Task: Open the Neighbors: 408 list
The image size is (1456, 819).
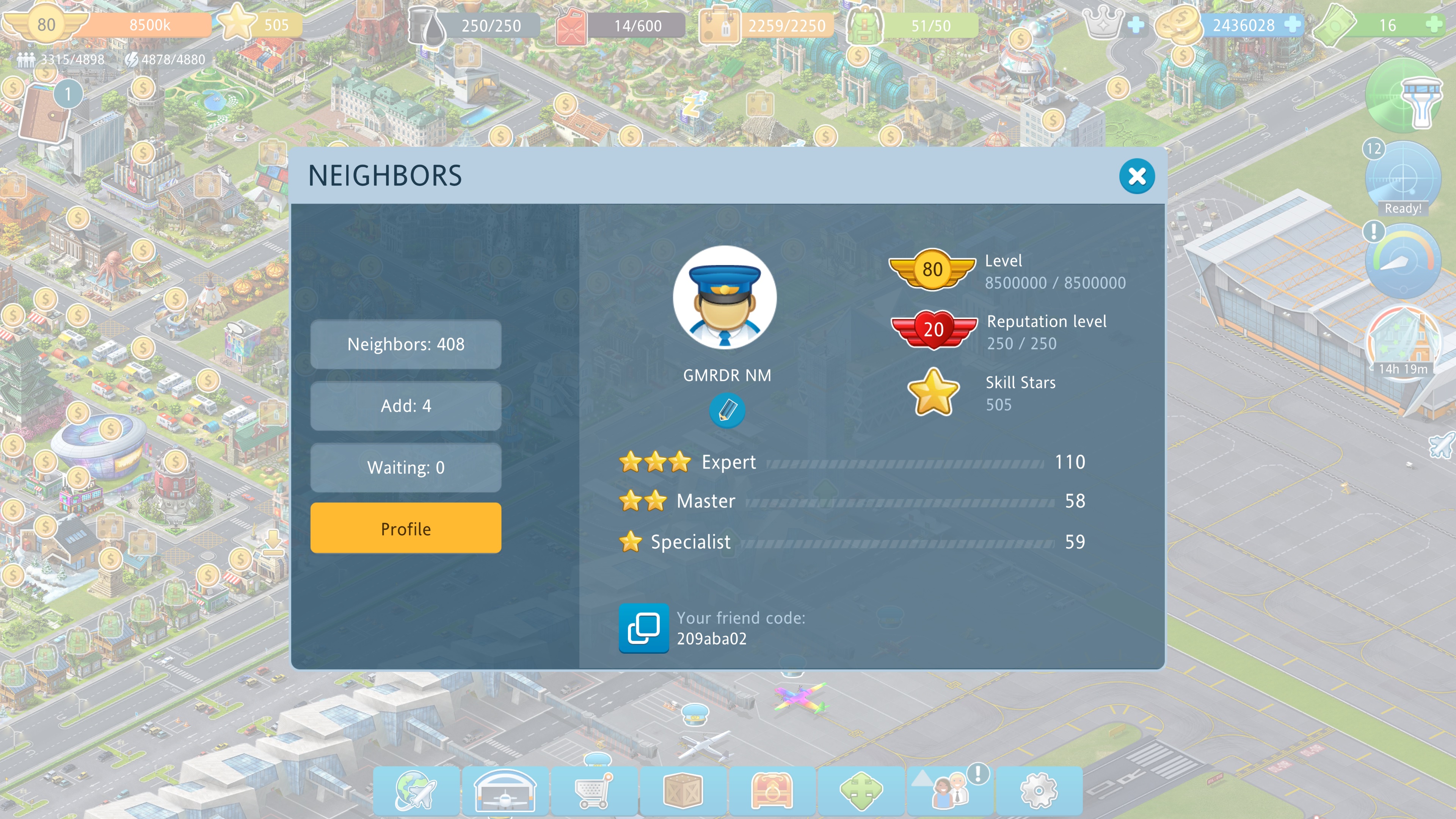Action: pyautogui.click(x=405, y=344)
